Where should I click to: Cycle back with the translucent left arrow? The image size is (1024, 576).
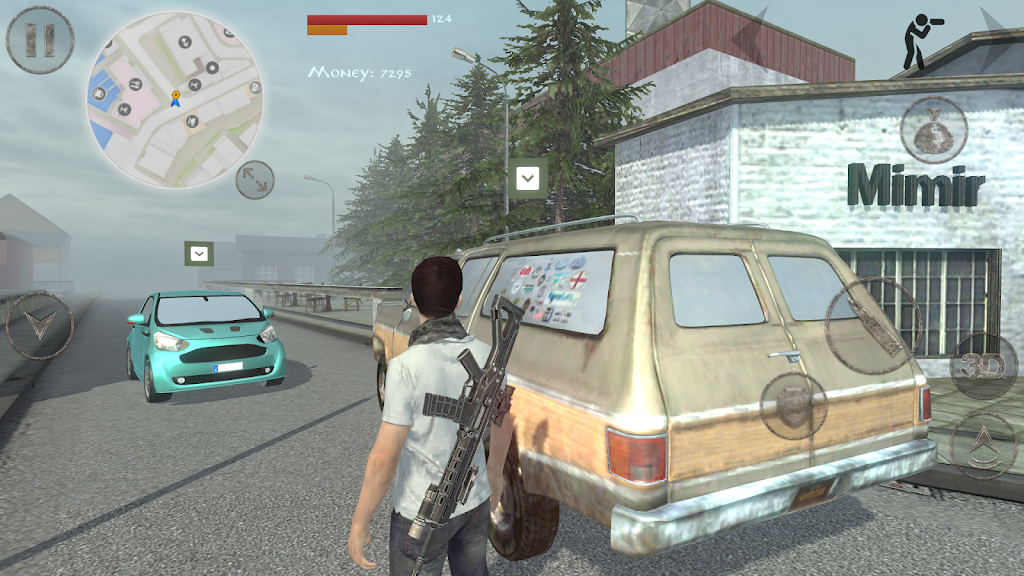[750, 38]
